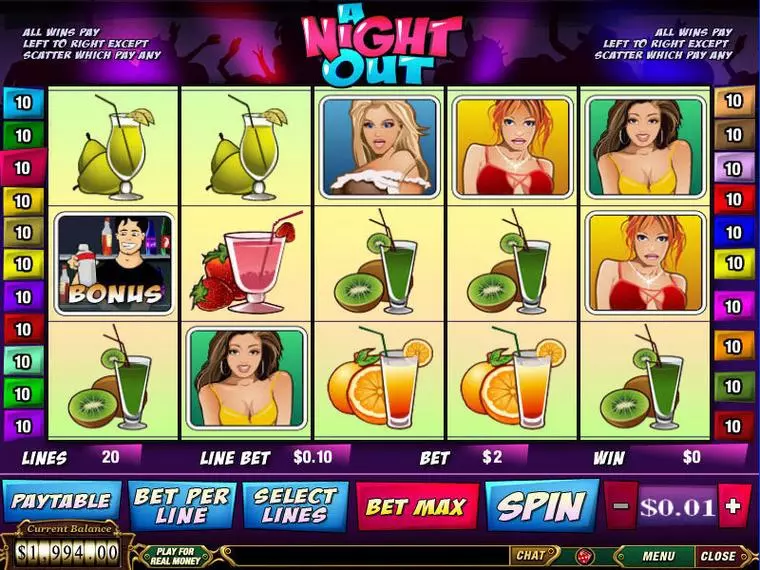The height and width of the screenshot is (570, 760).
Task: Click the red dice icon
Action: tap(584, 556)
